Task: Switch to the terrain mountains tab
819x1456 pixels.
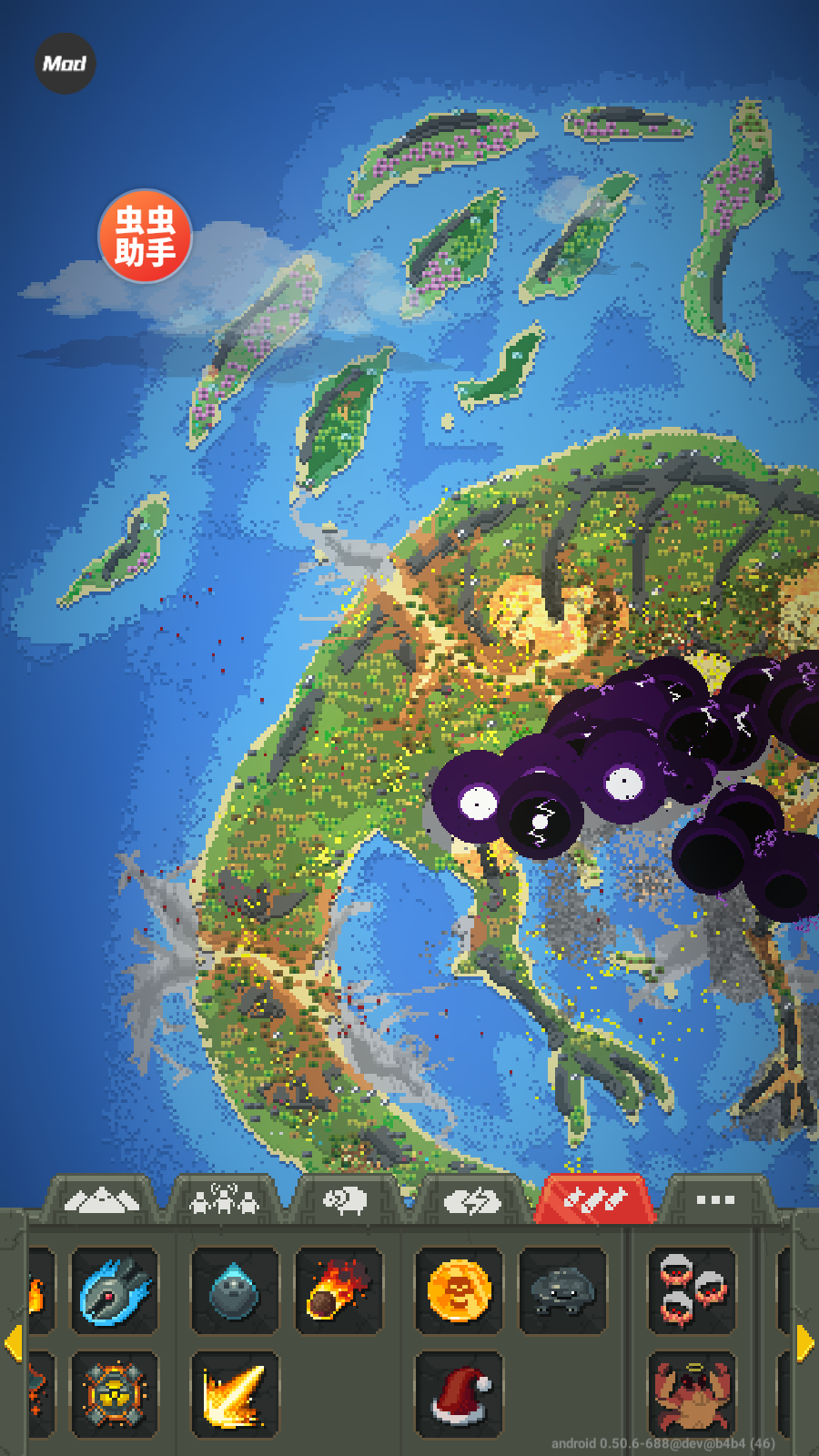Action: coord(102,1201)
